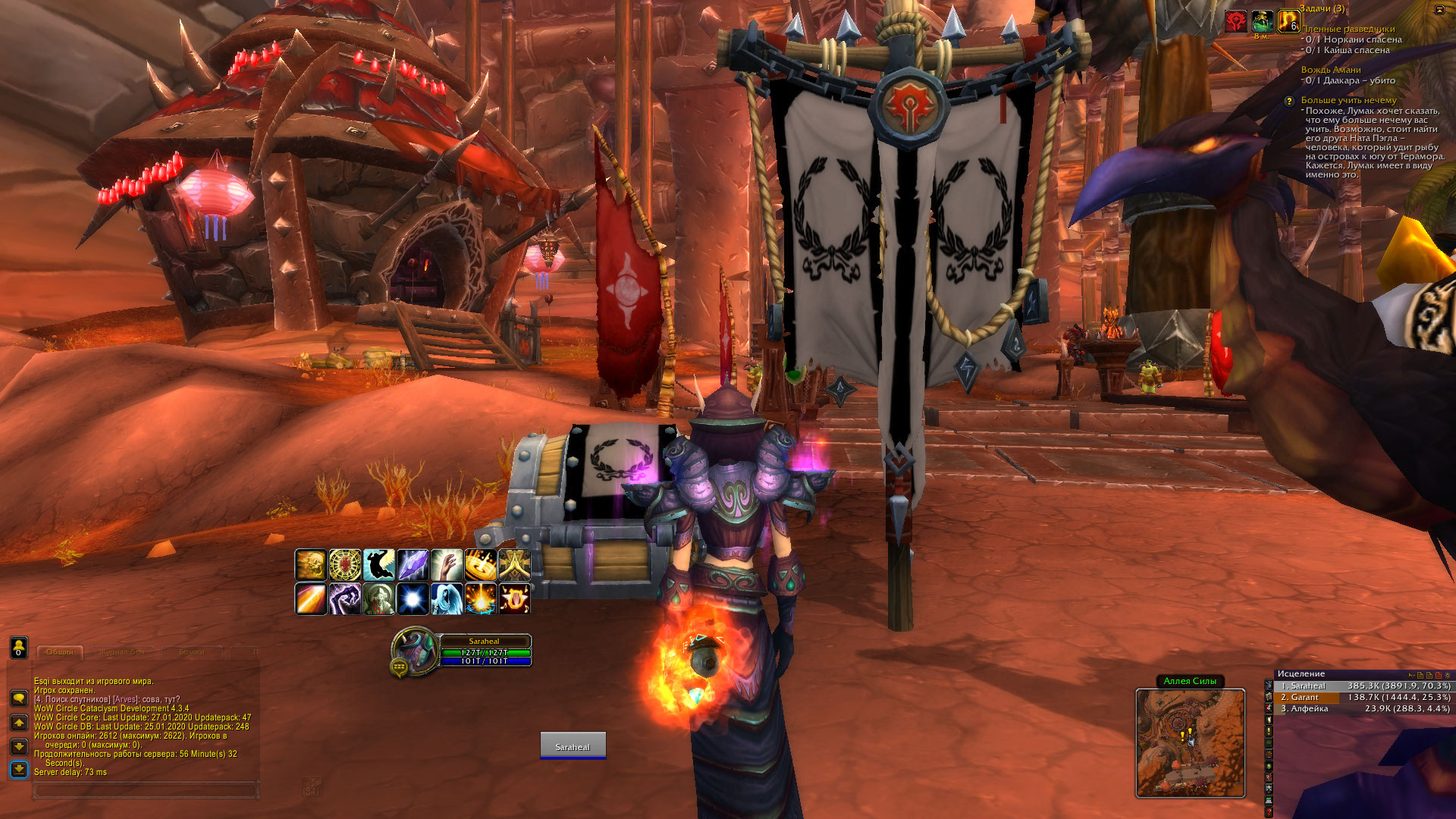Viewport: 1456px width, 819px height.
Task: Use the purple shadow claw ability
Action: [x=344, y=599]
